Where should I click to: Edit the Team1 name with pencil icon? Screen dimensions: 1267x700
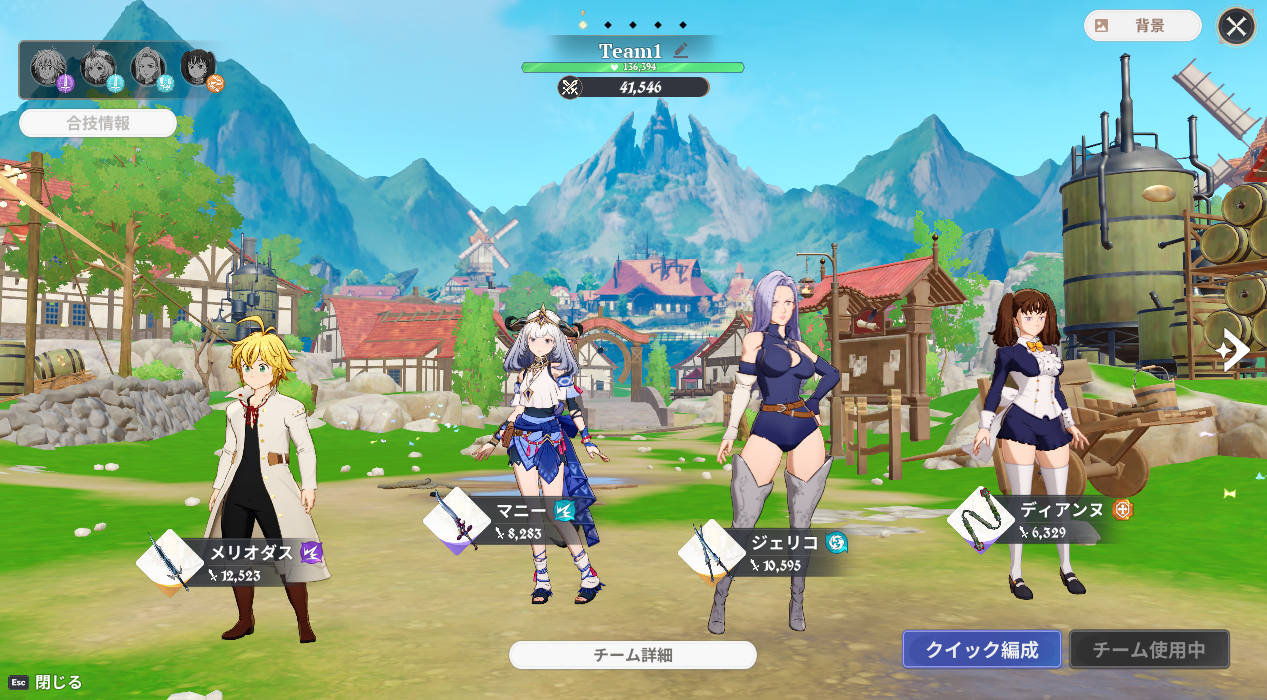point(682,50)
